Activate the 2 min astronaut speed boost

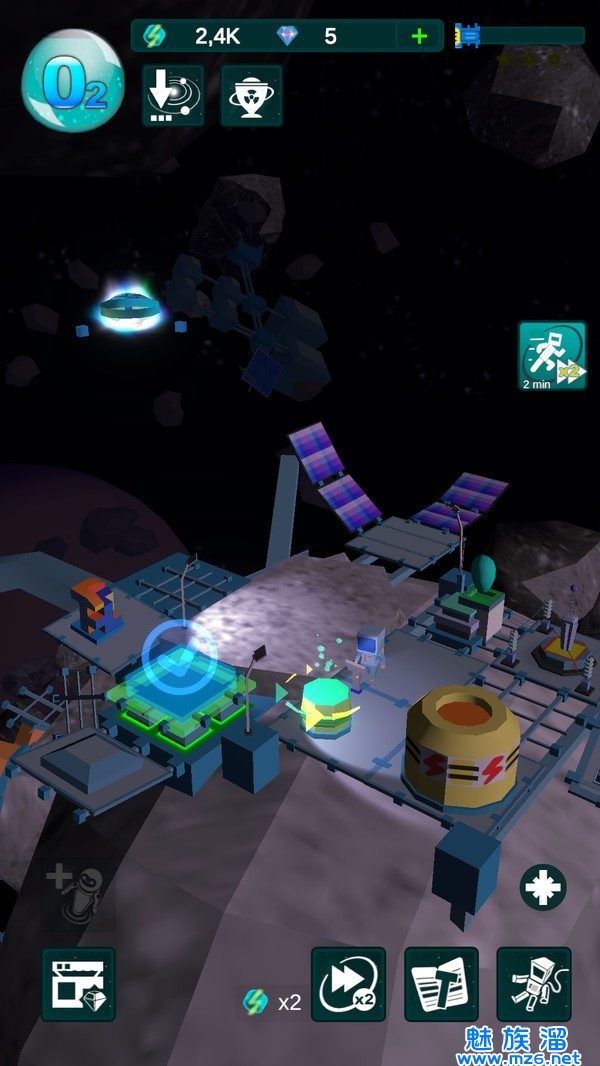pyautogui.click(x=552, y=355)
